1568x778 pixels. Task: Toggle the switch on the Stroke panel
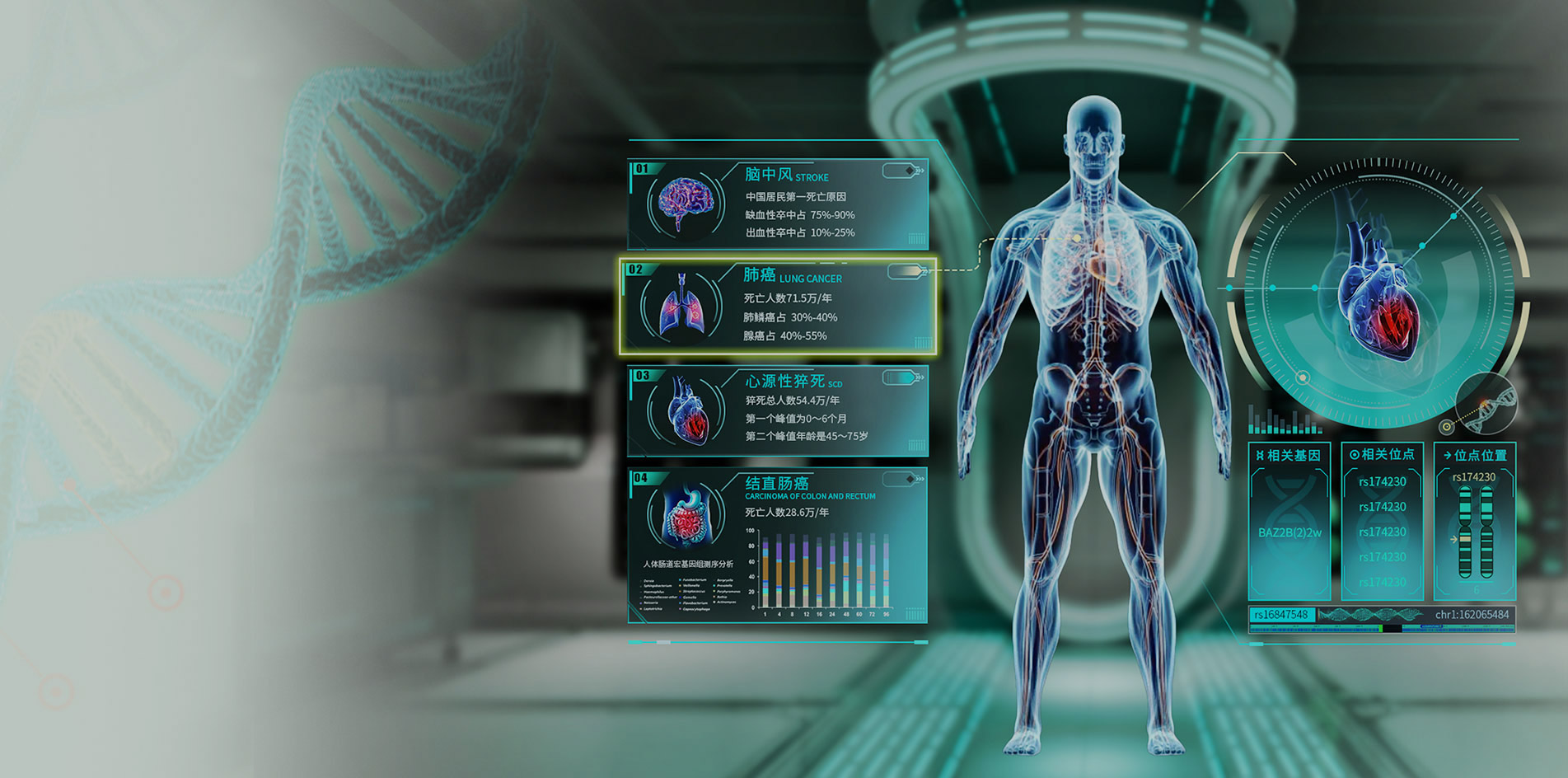tap(900, 171)
